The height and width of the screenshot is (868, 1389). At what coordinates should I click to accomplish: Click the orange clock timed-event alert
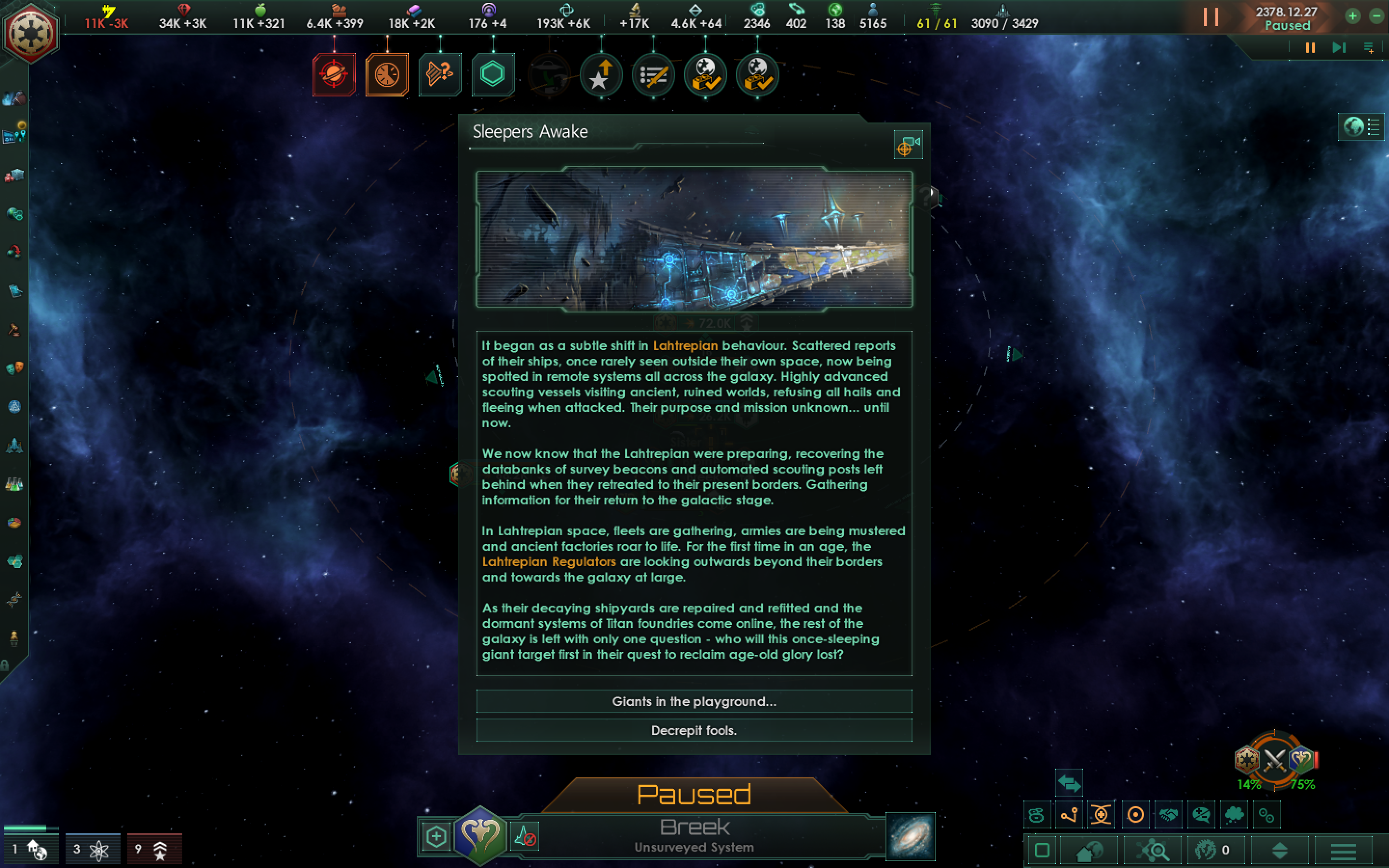click(x=387, y=75)
